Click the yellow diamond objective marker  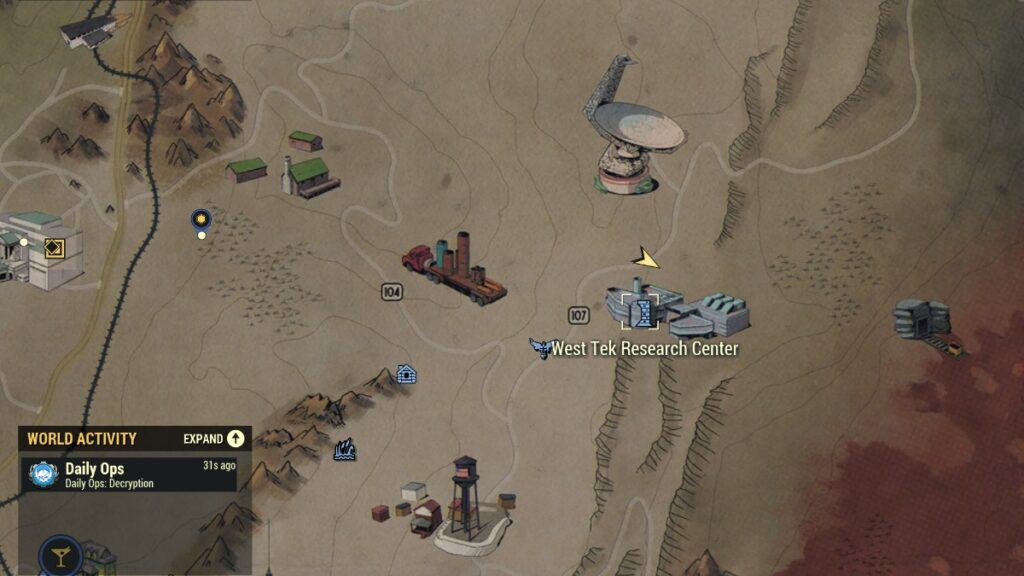54,247
